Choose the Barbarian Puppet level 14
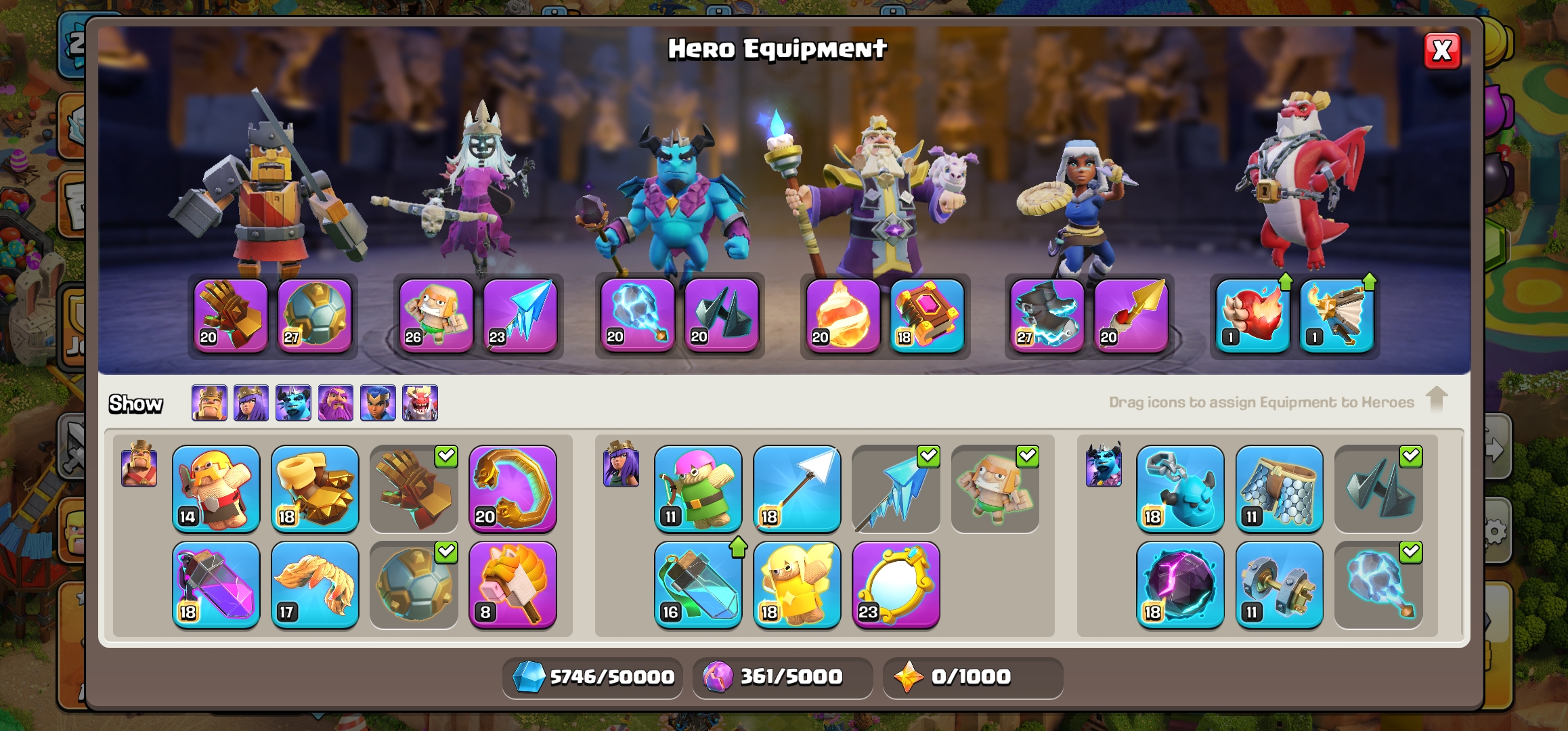Viewport: 1568px width, 731px height. click(216, 489)
